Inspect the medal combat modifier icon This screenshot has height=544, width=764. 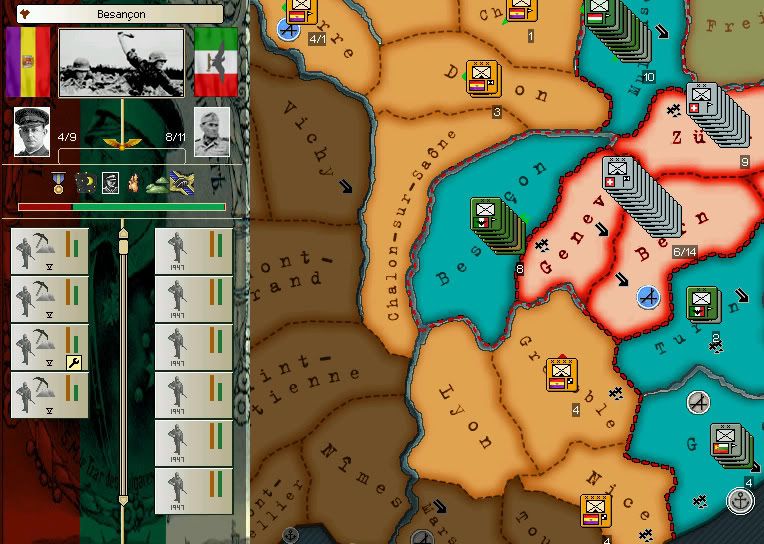click(x=60, y=183)
